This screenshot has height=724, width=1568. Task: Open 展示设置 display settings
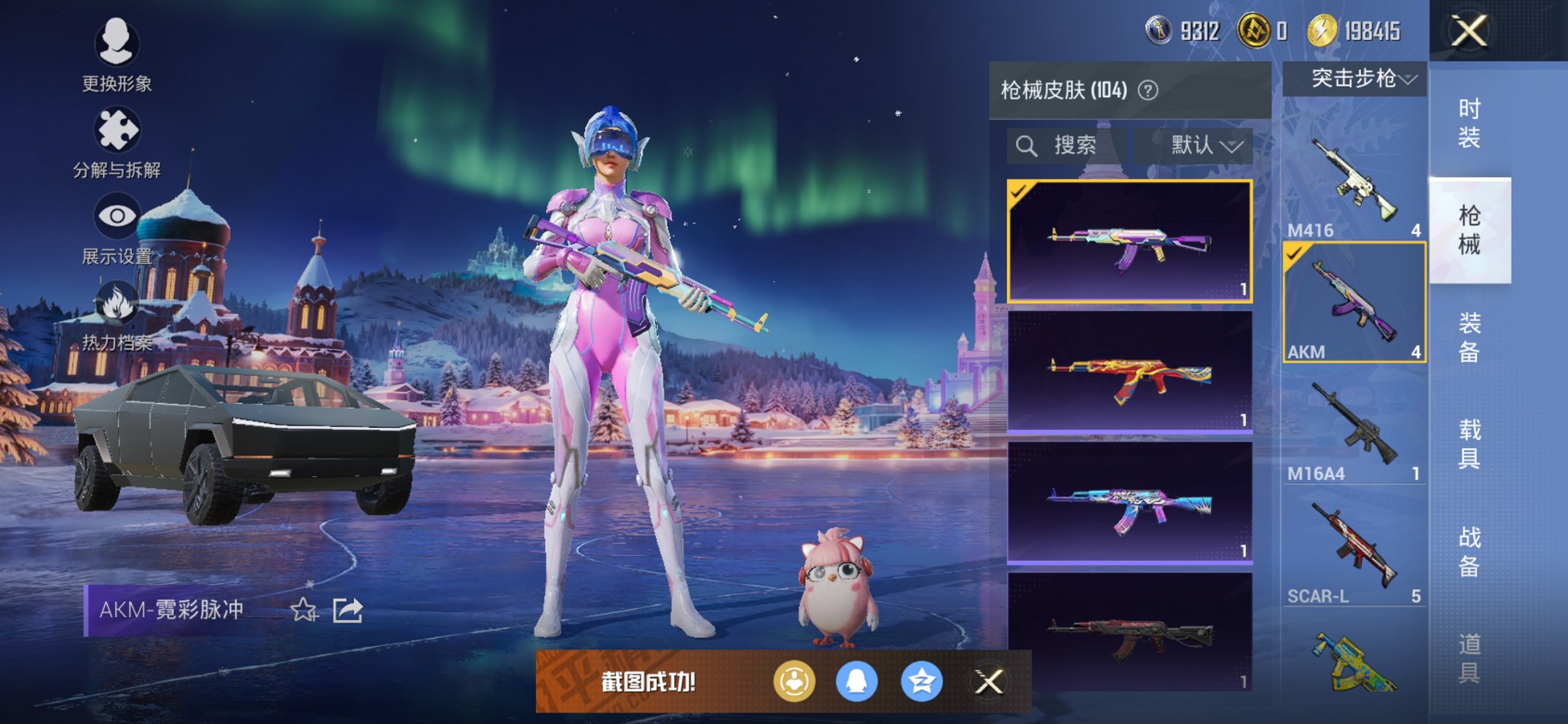117,229
